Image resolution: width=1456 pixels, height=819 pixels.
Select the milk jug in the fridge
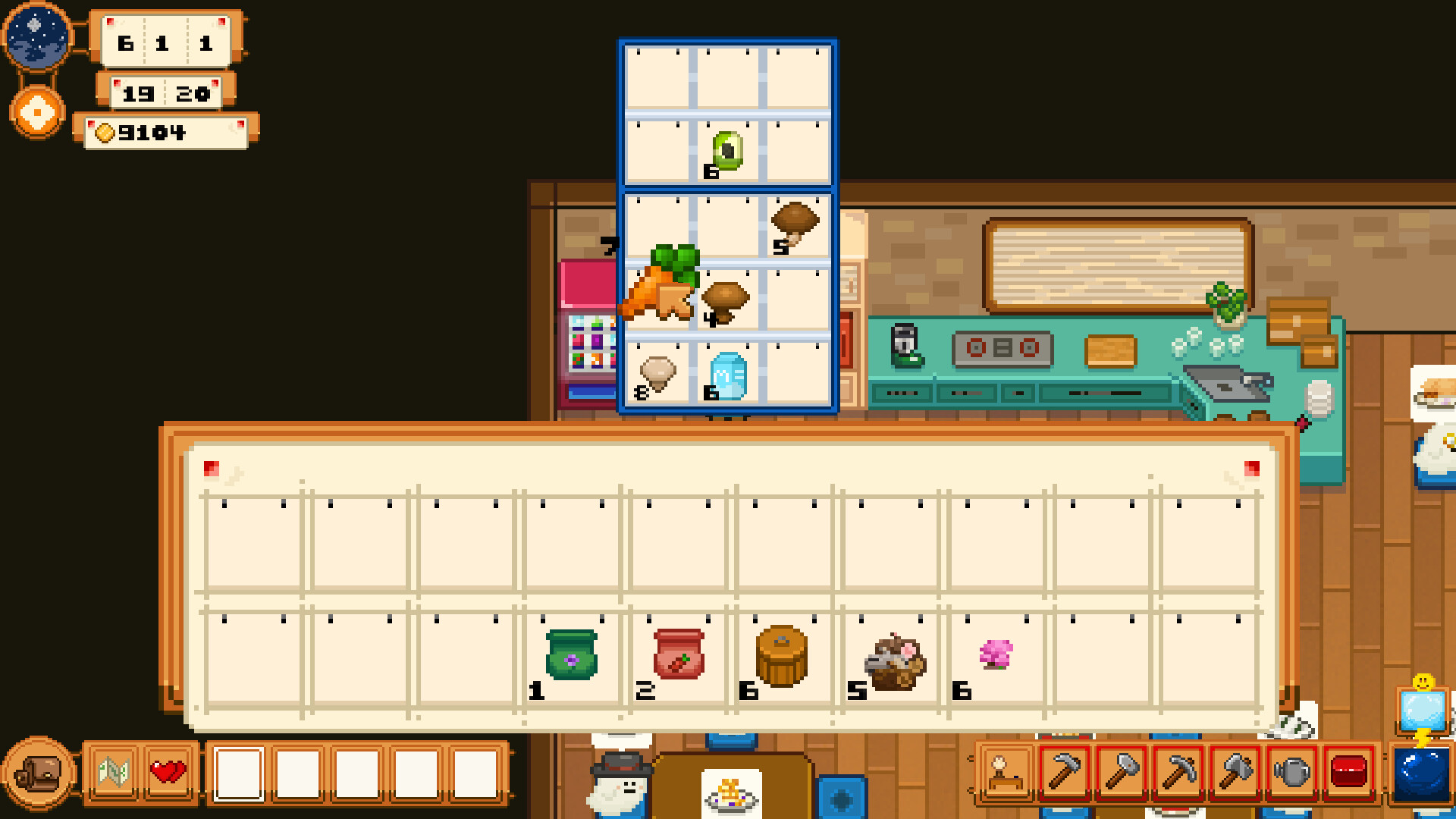726,375
